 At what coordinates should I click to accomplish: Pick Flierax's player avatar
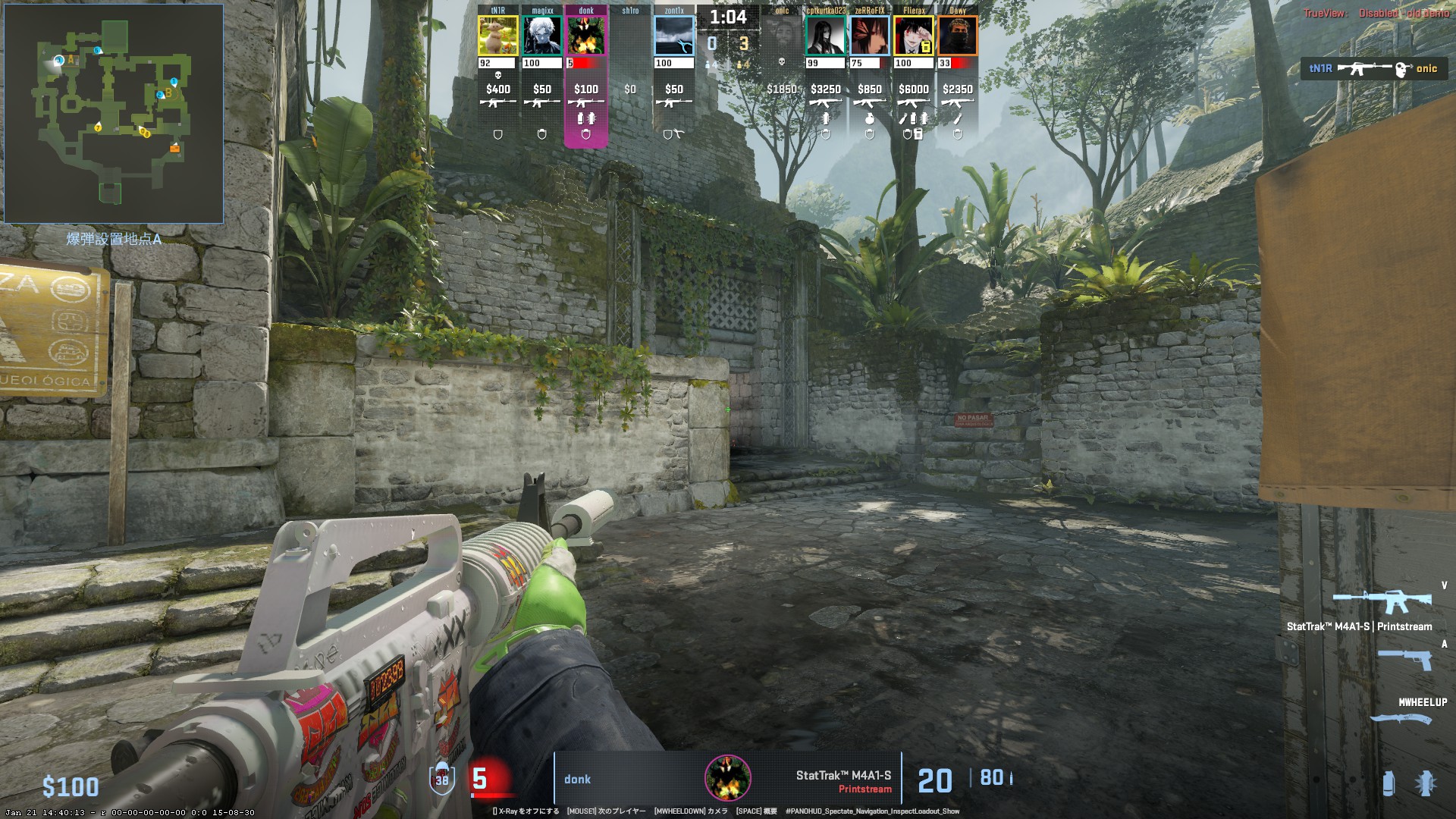coord(914,36)
